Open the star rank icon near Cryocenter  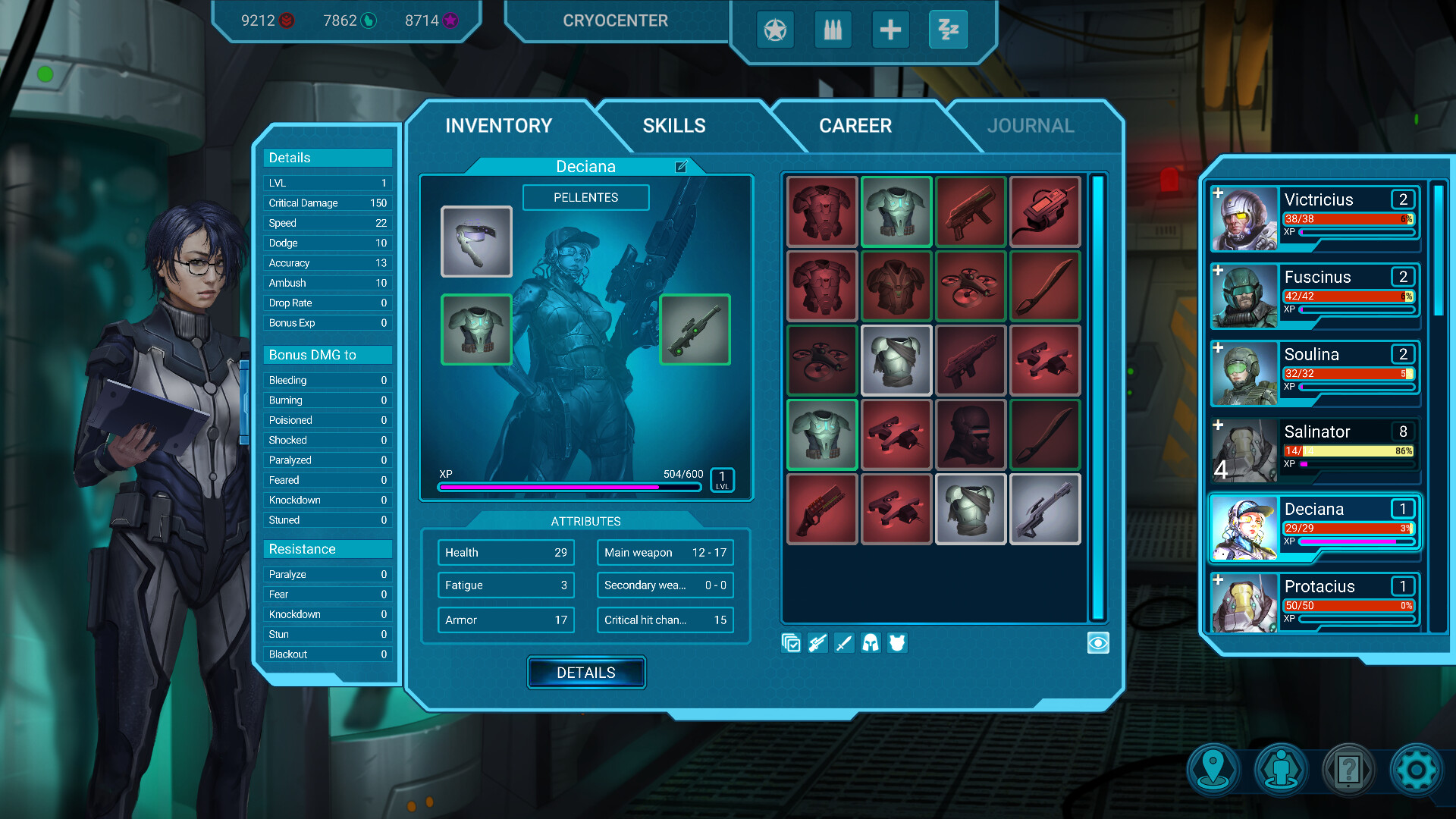coord(775,30)
